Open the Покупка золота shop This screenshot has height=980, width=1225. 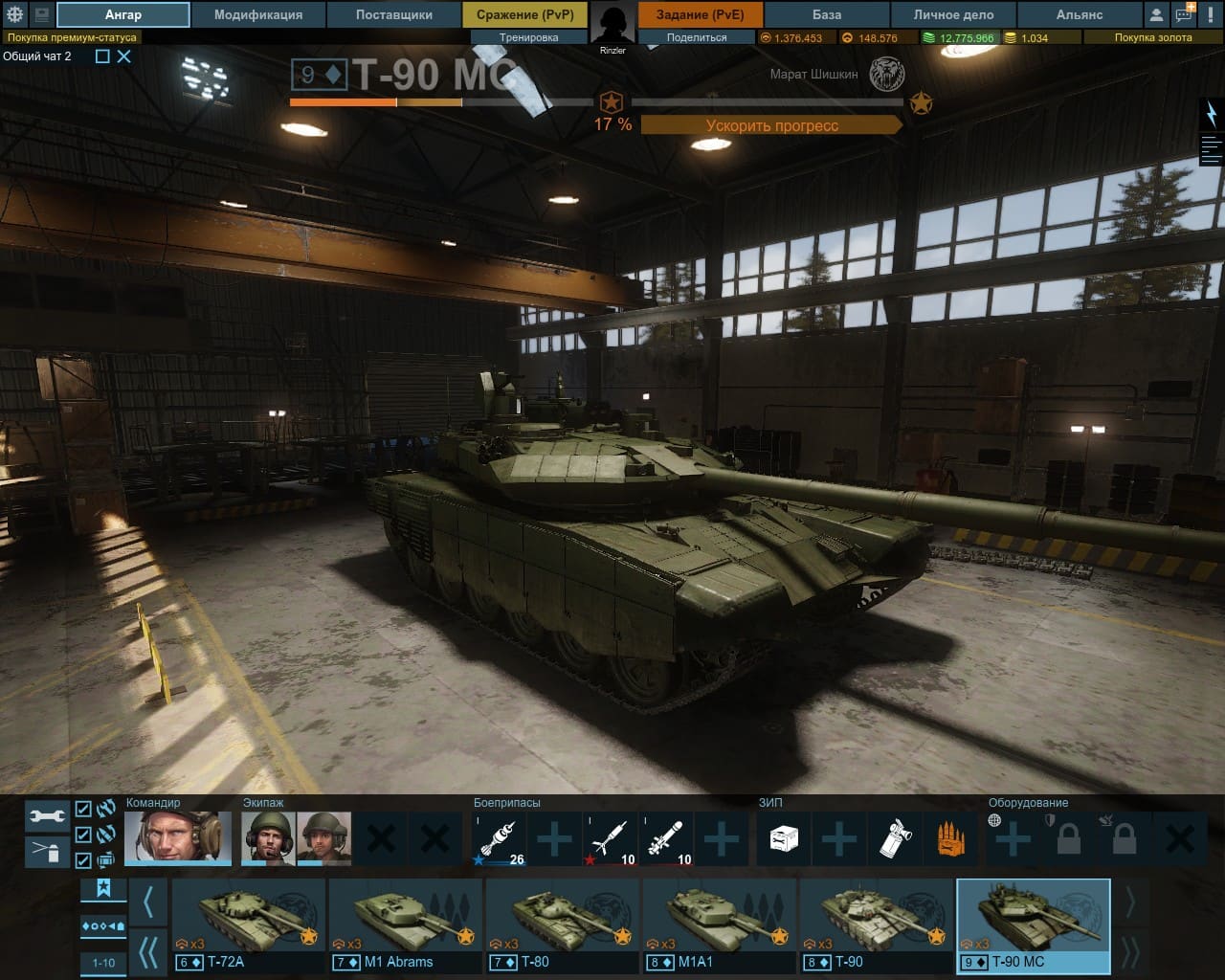[x=1152, y=37]
